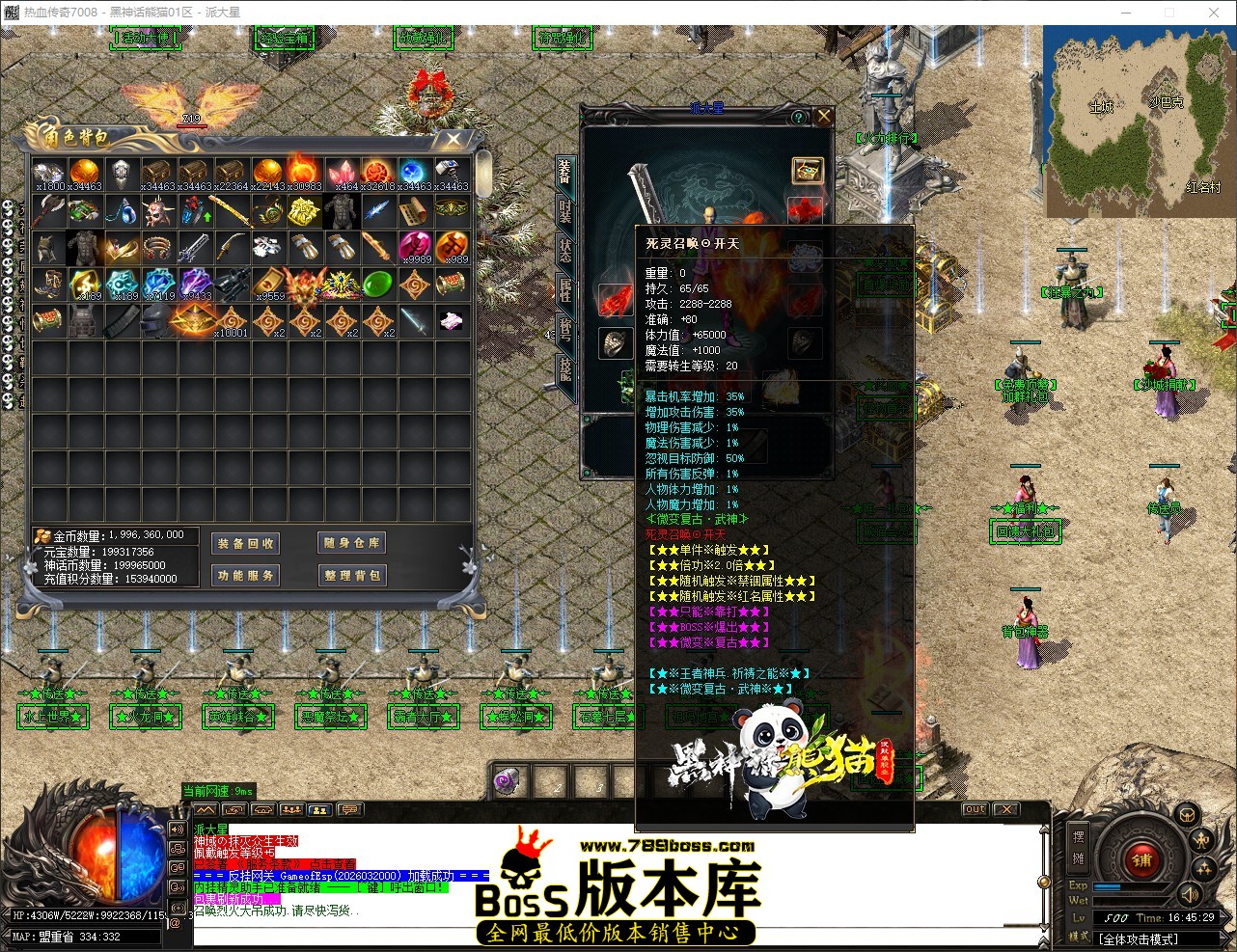Mute sound with speaker icon near Exp bar
Screen dimensions: 1237x952
(x=1190, y=896)
